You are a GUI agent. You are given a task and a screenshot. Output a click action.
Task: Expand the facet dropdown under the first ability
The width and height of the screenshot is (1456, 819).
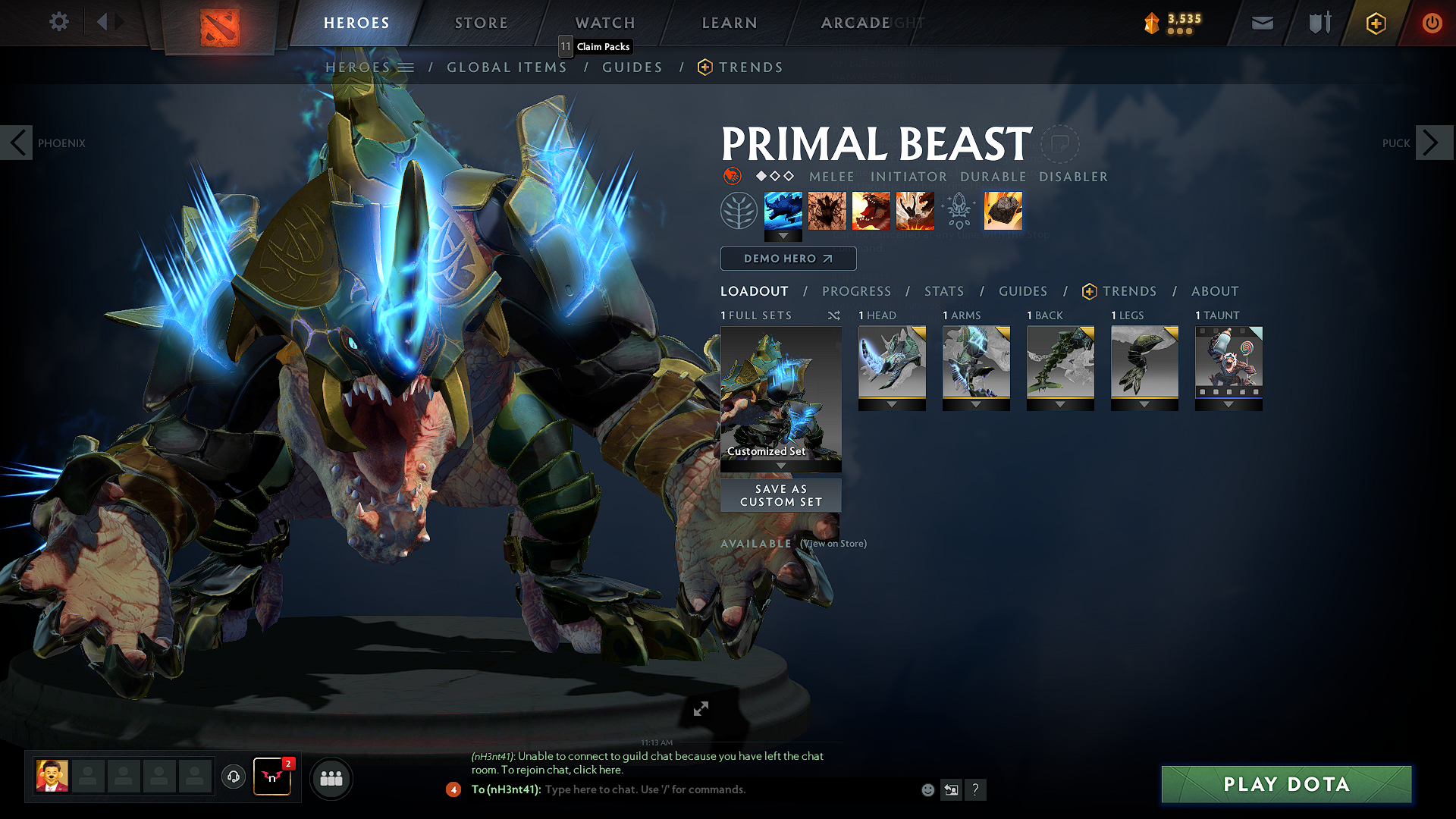pyautogui.click(x=783, y=237)
